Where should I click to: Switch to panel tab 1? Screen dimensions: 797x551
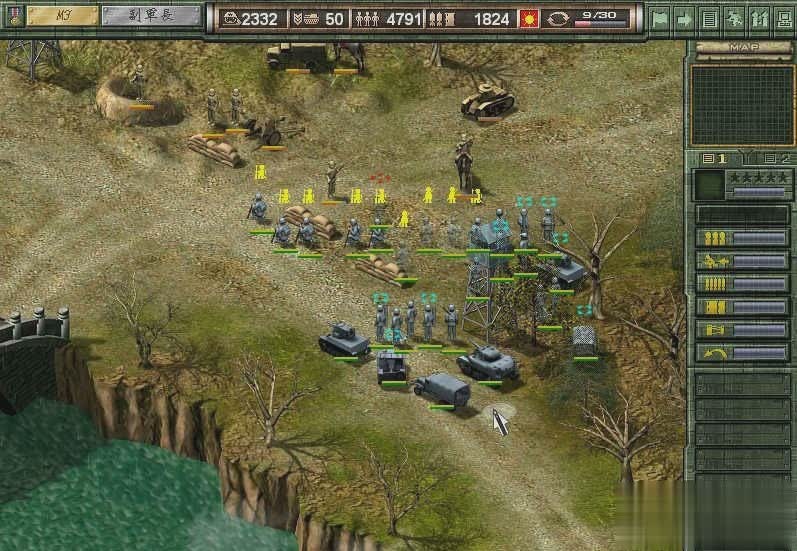(x=713, y=159)
